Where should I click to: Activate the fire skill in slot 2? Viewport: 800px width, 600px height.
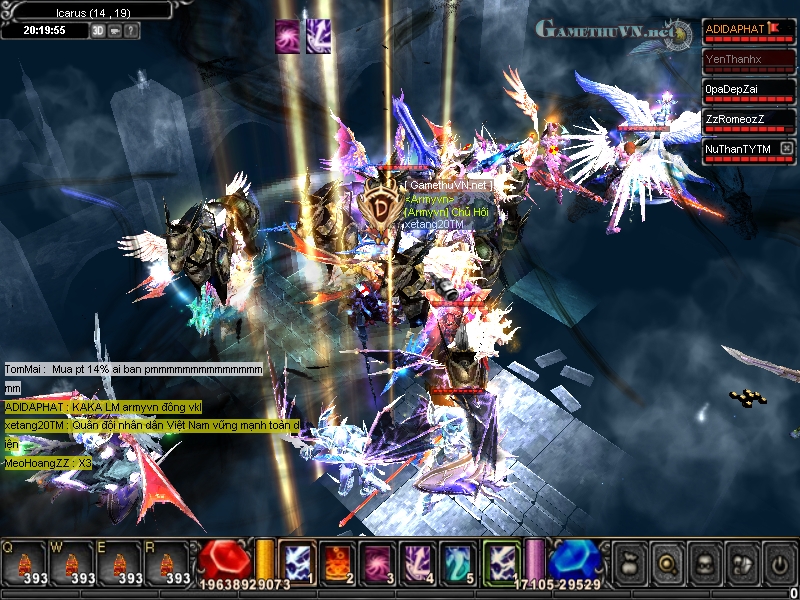pos(337,561)
